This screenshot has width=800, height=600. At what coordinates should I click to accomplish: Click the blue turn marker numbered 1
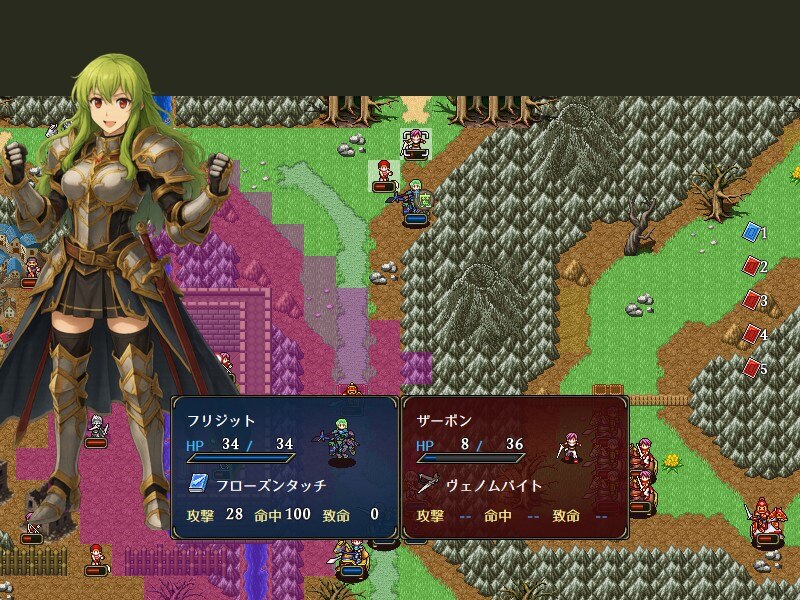point(752,232)
